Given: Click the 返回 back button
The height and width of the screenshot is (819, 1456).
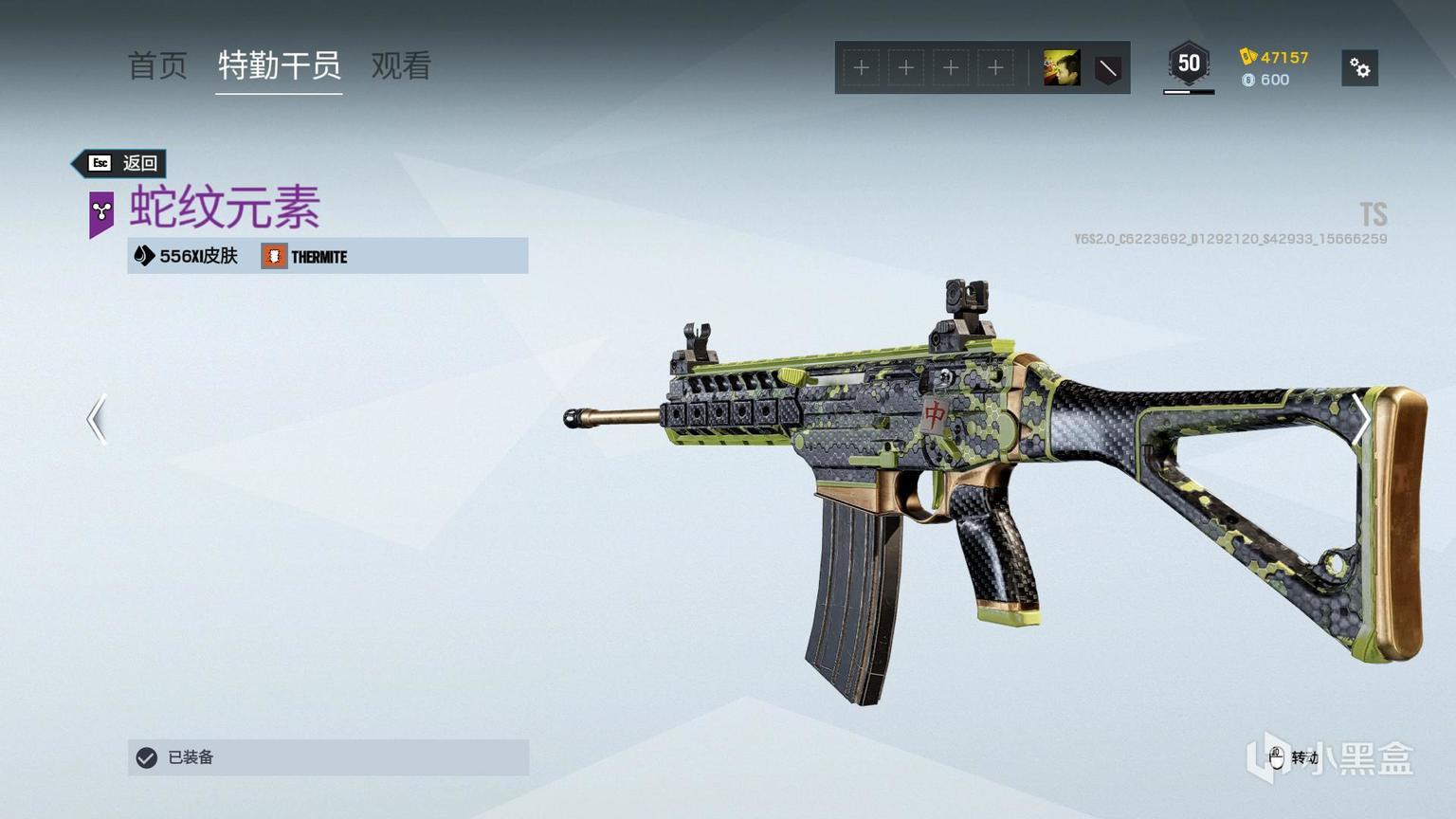Looking at the screenshot, I should 123,163.
